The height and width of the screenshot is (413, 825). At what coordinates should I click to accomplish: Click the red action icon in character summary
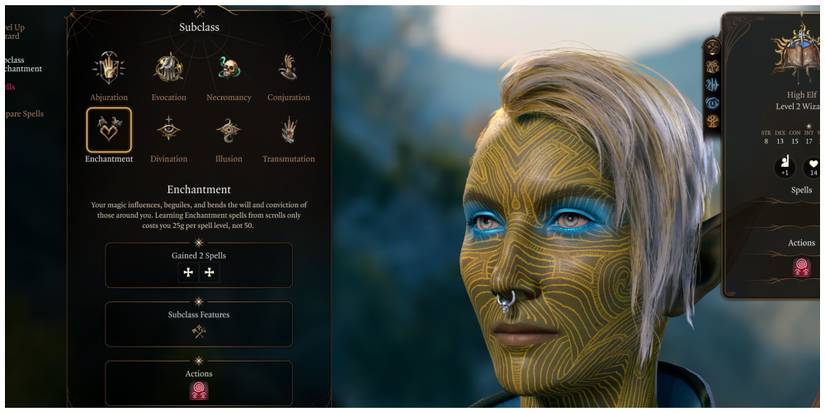click(801, 267)
